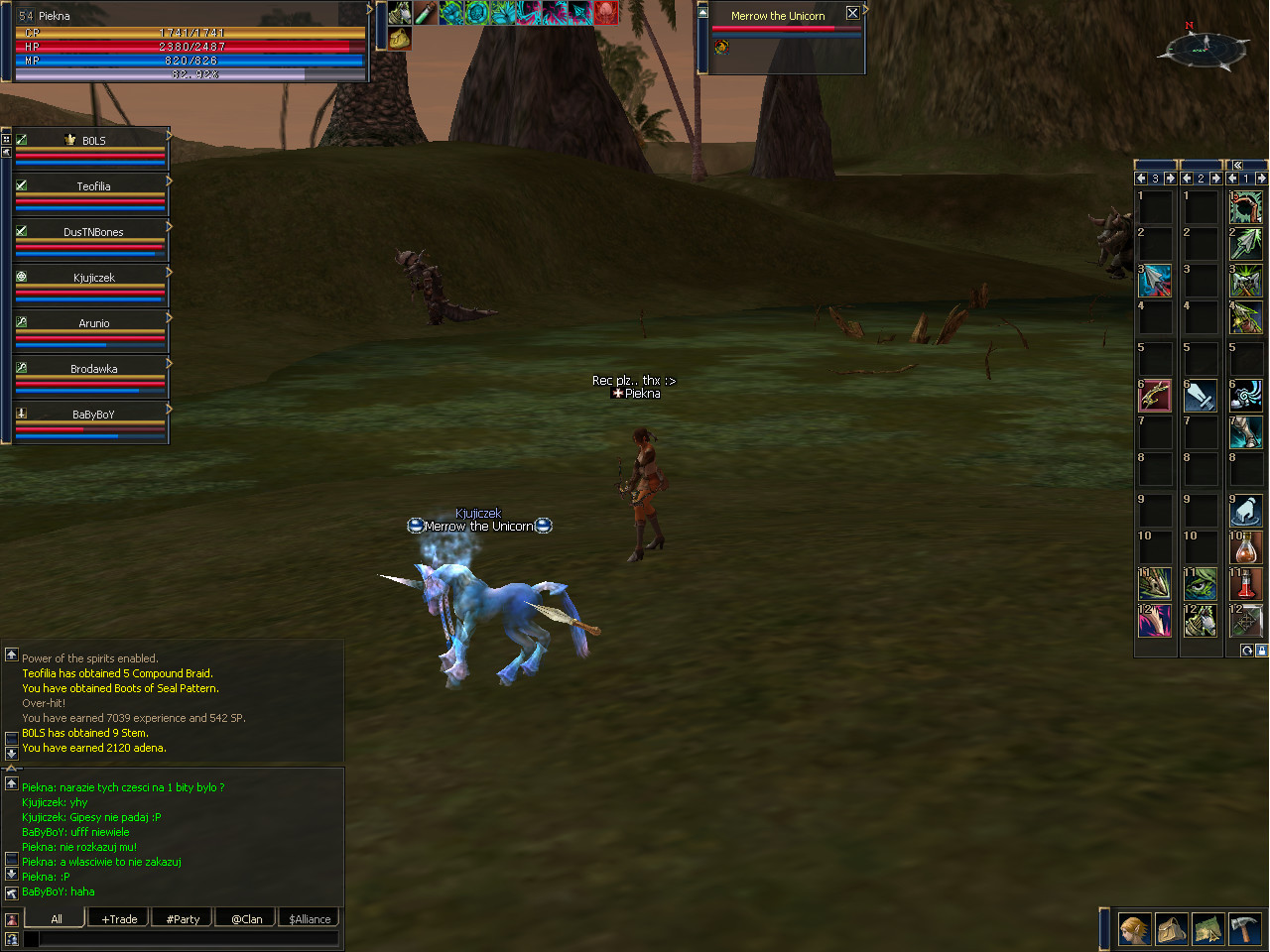The image size is (1270, 952).
Task: Open the #Party chat tab
Action: coord(183,919)
